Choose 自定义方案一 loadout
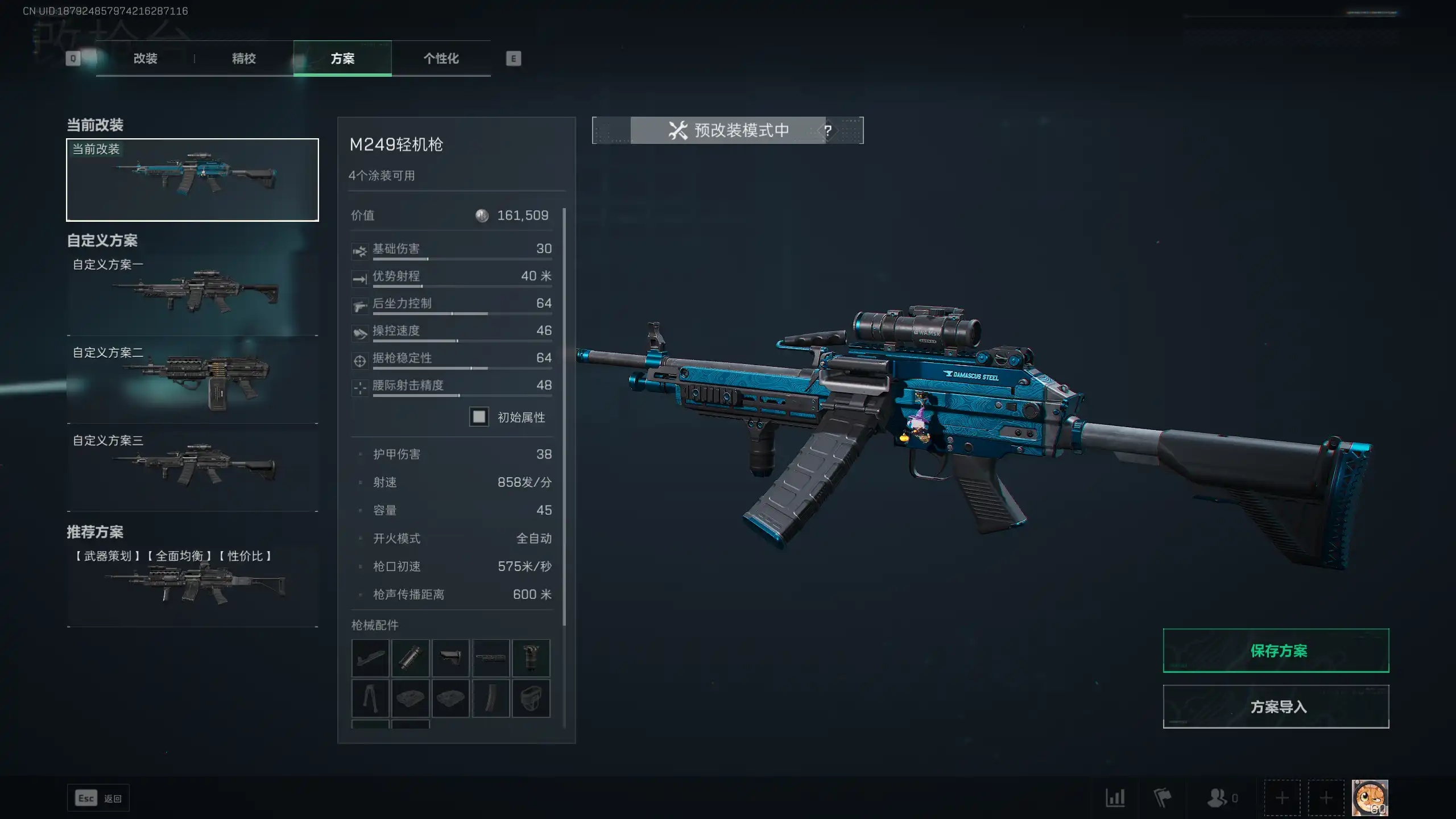 point(192,294)
